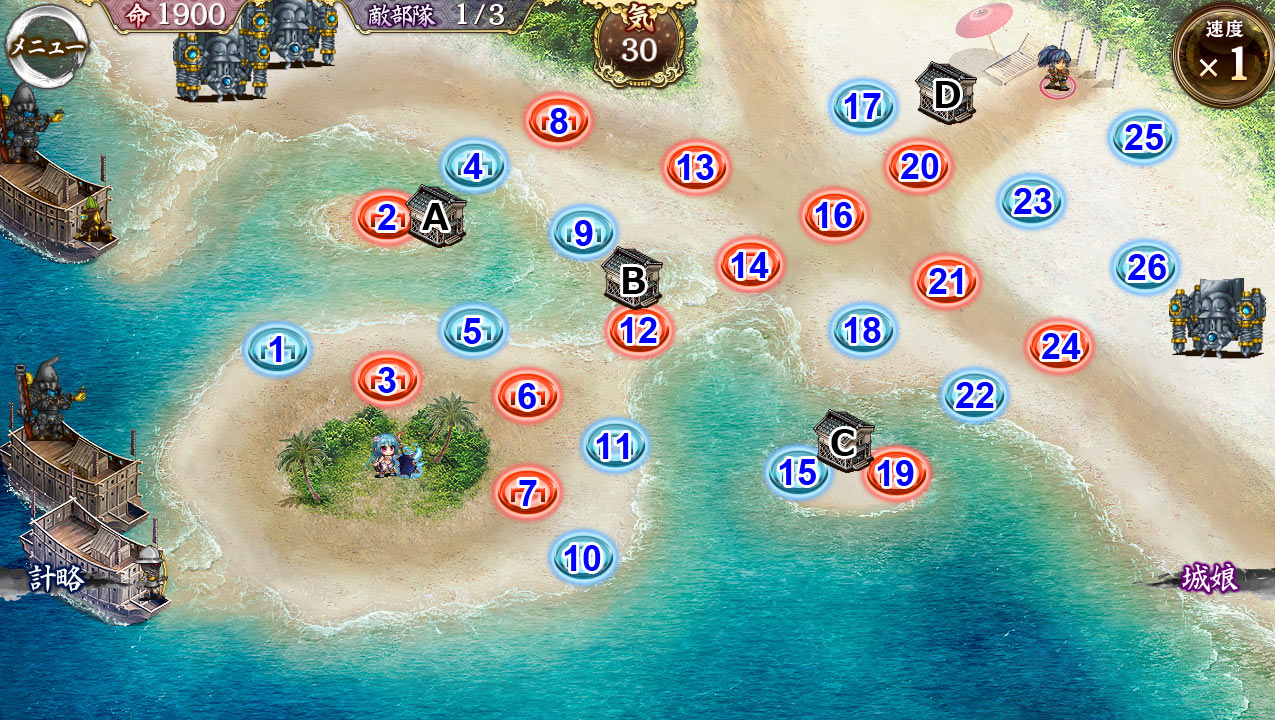1275x720 pixels.
Task: Select red placement tile 13
Action: pyautogui.click(x=696, y=167)
